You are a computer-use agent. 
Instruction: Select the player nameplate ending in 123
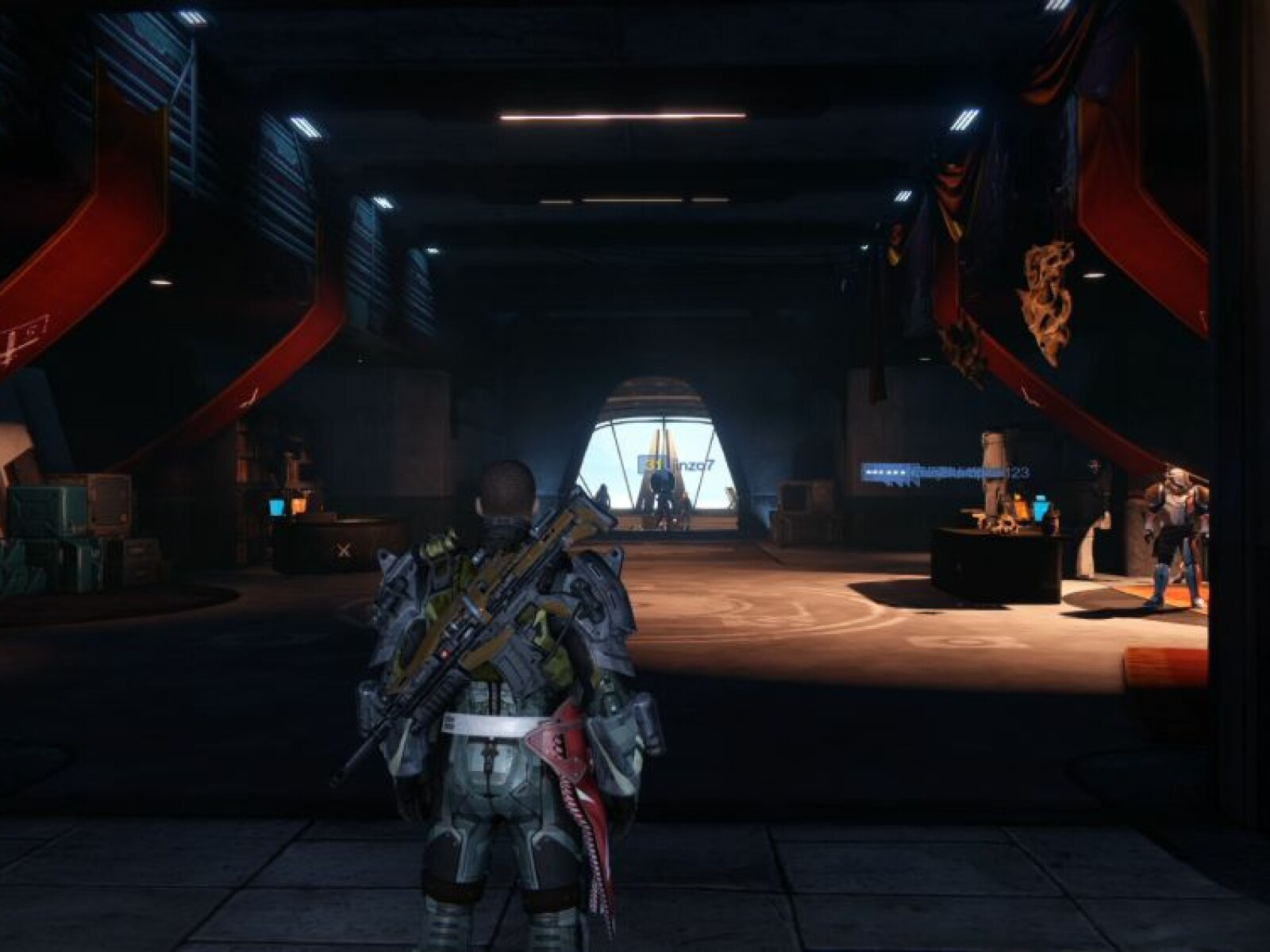945,473
